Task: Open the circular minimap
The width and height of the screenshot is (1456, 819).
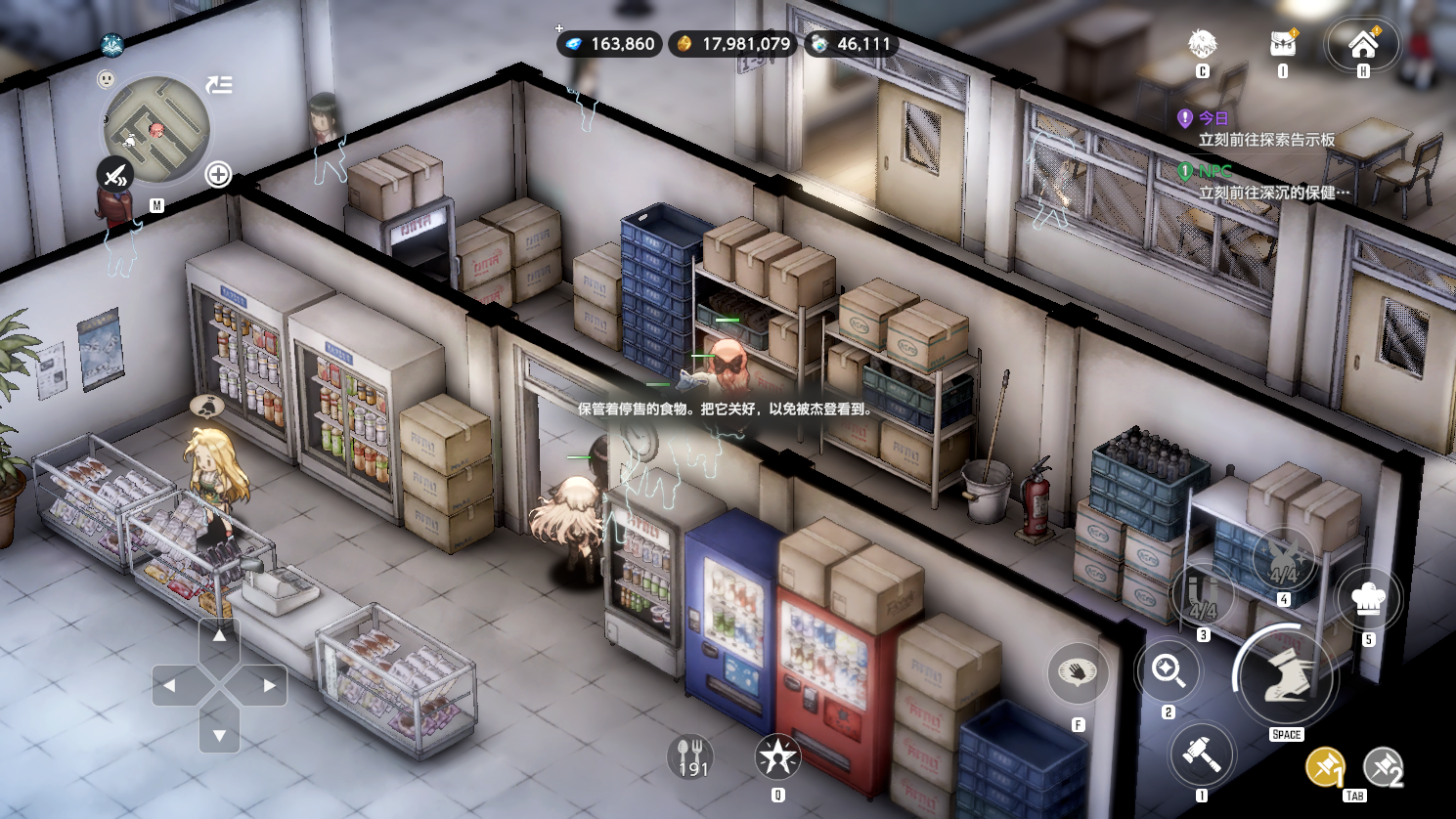Action: click(156, 130)
